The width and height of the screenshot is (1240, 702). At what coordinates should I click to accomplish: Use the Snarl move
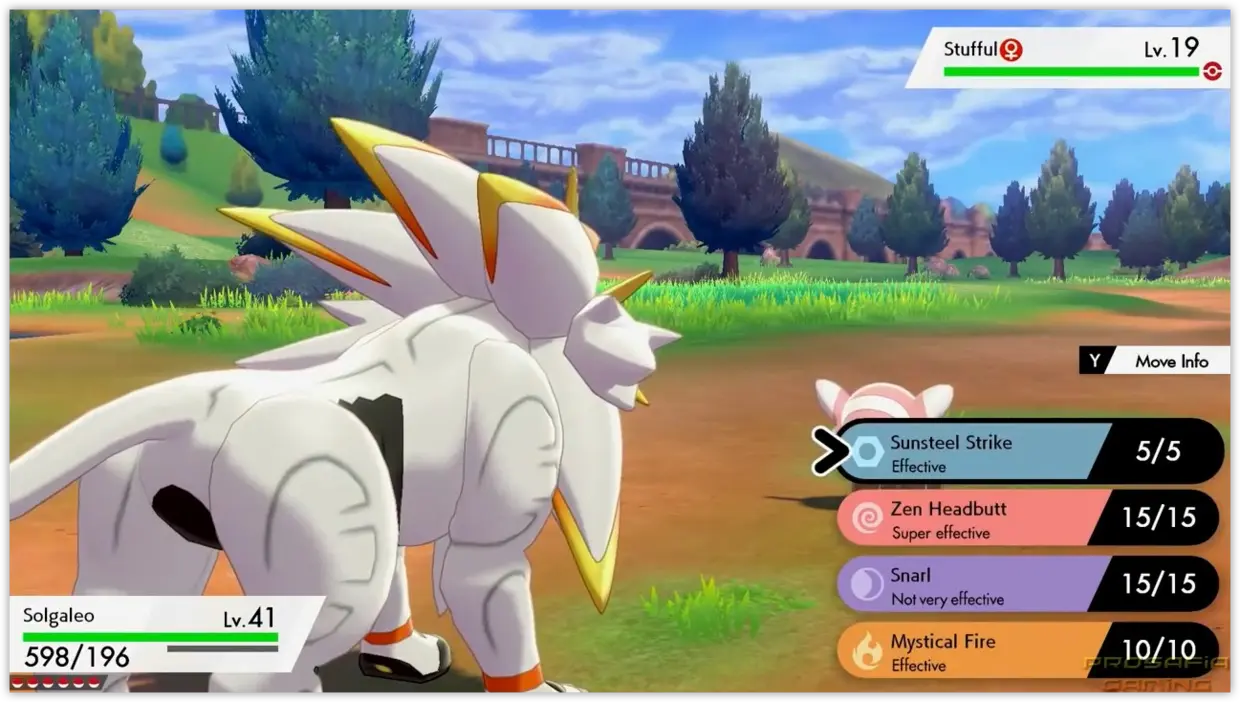pyautogui.click(x=1000, y=585)
